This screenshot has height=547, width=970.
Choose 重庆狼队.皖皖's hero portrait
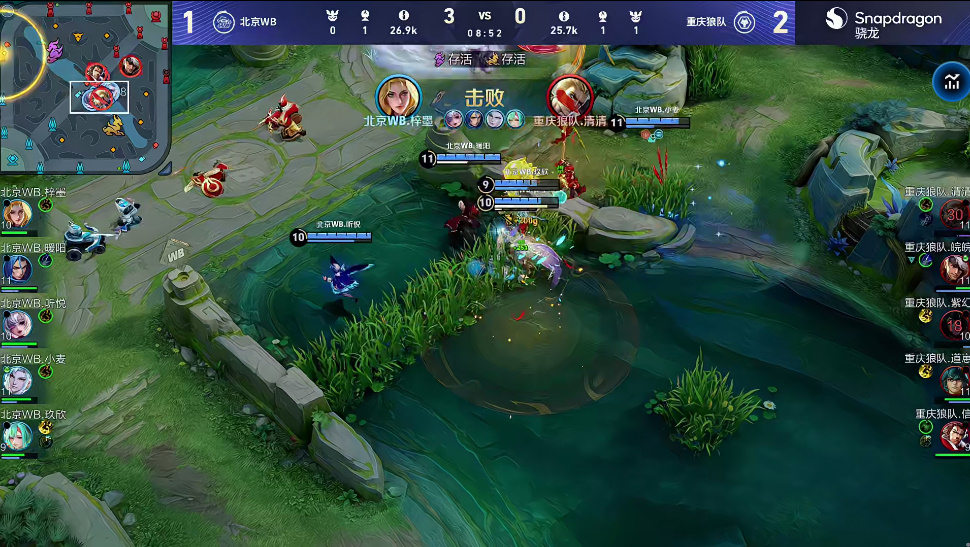(953, 268)
